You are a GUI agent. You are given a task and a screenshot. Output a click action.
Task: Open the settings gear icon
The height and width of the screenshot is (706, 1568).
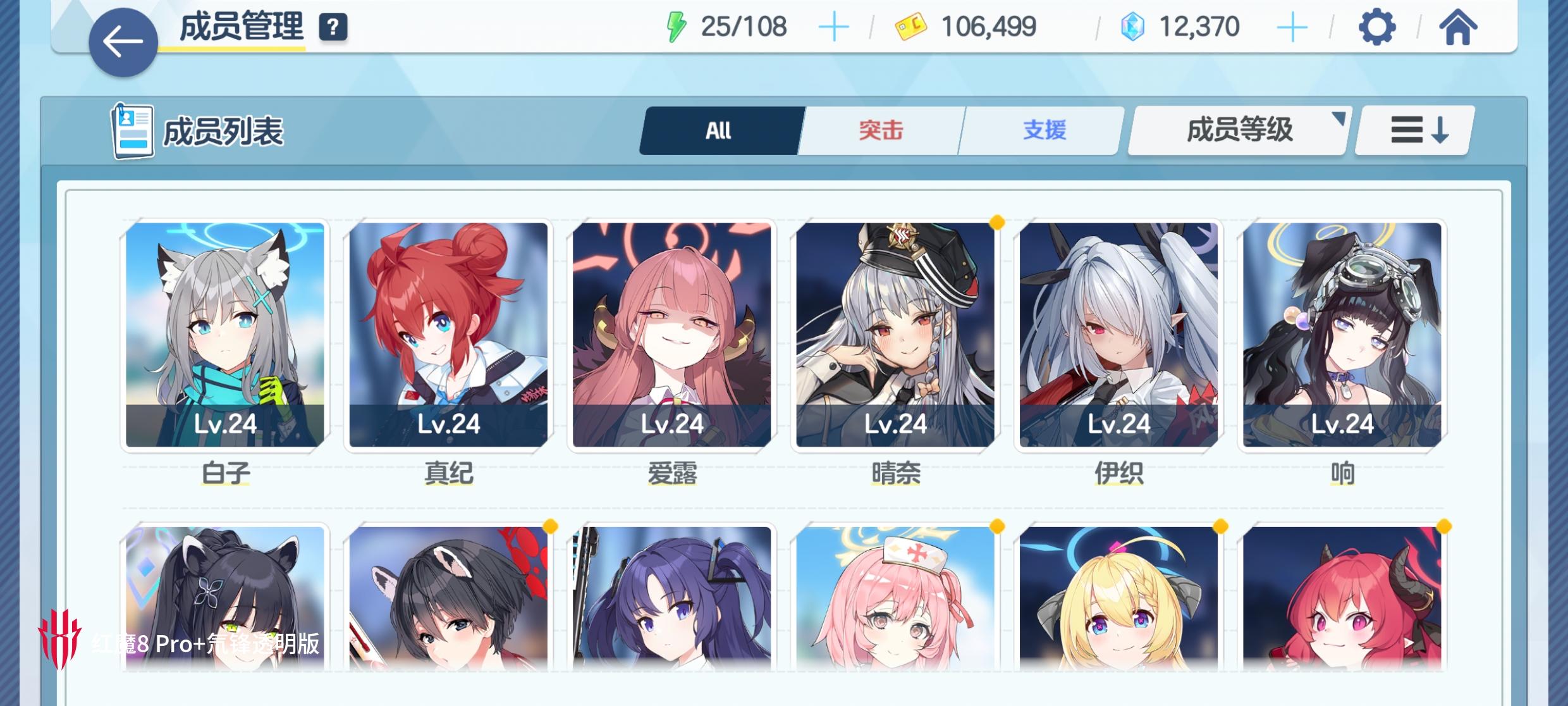tap(1376, 27)
